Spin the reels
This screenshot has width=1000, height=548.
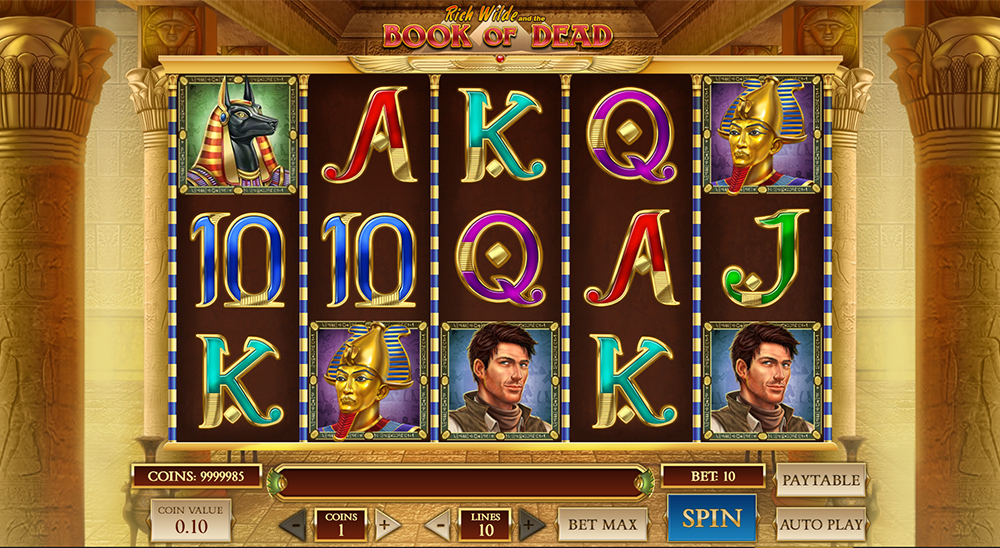click(712, 518)
